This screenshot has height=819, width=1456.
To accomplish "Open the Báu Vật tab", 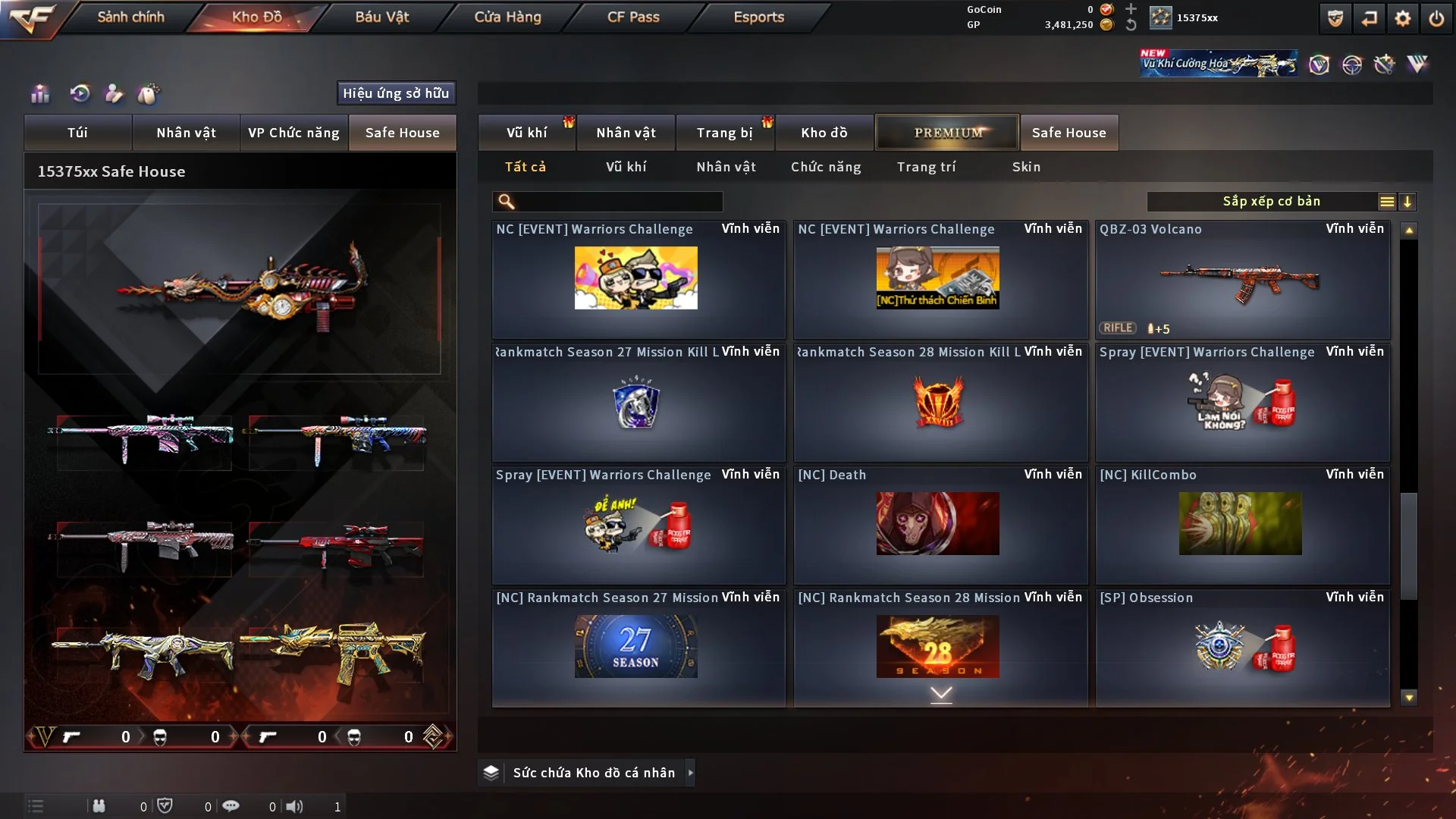I will tap(381, 17).
